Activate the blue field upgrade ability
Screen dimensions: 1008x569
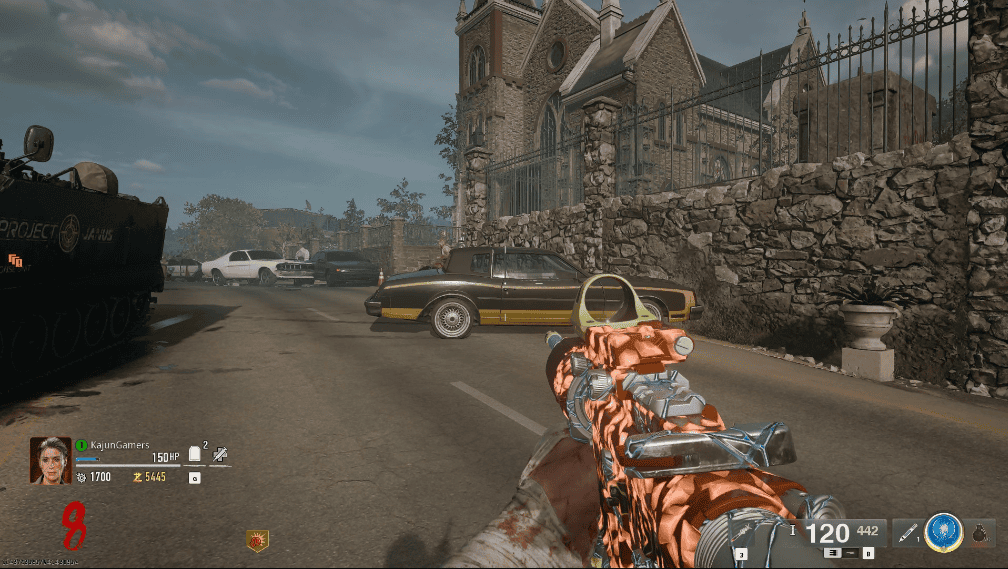tap(943, 534)
